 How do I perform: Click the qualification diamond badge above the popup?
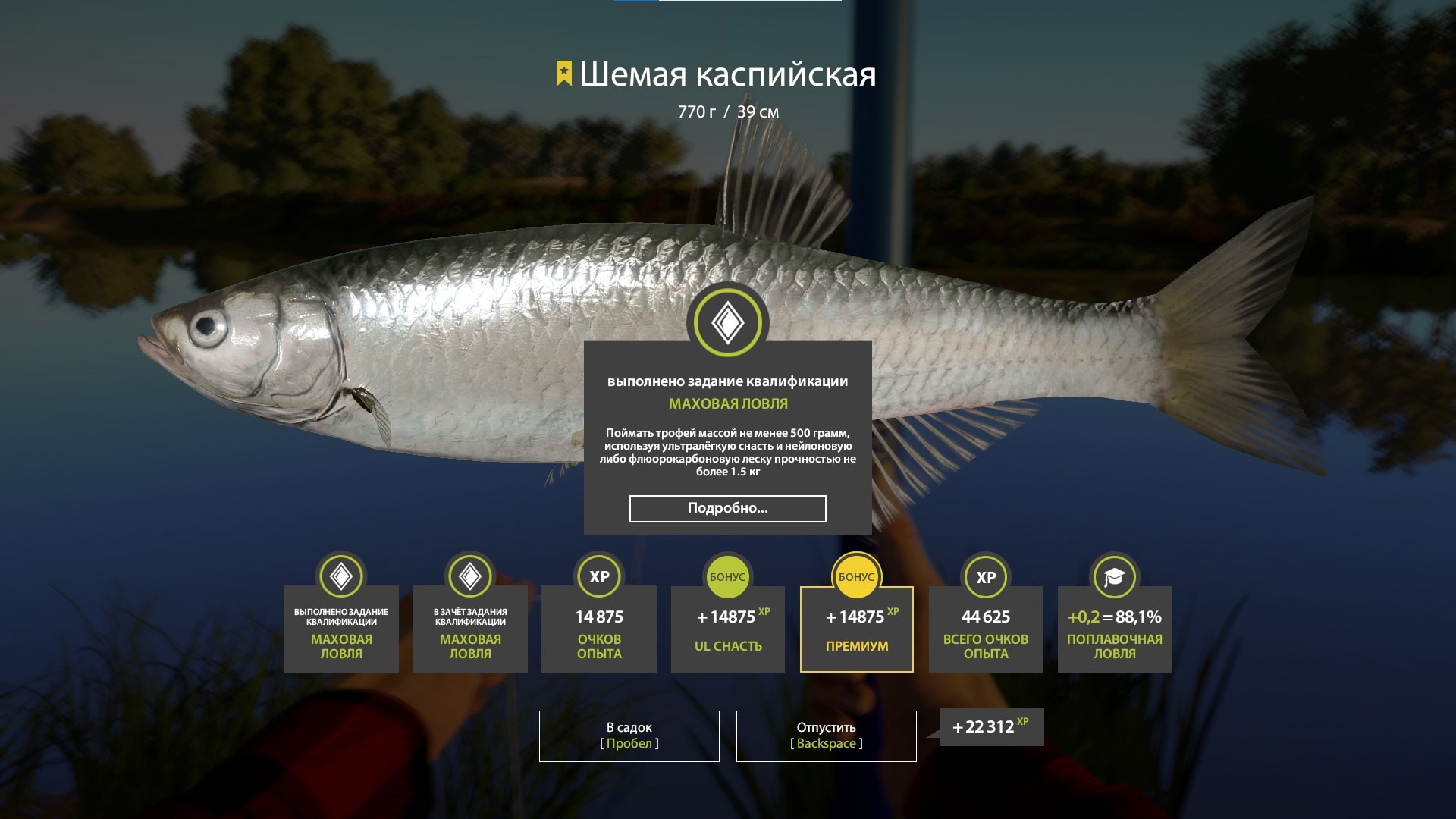(727, 323)
